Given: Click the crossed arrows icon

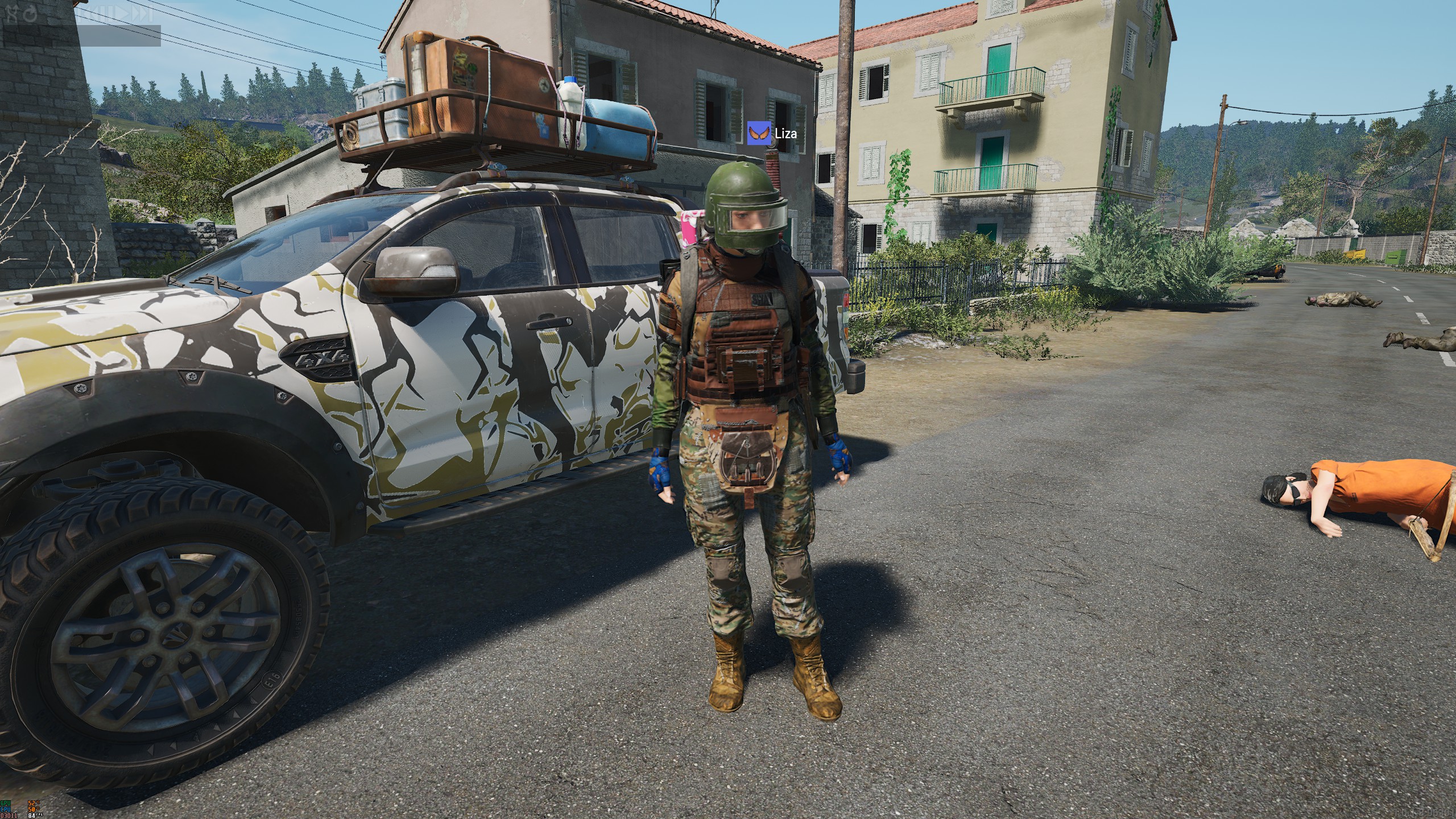Looking at the screenshot, I should pyautogui.click(x=12, y=14).
